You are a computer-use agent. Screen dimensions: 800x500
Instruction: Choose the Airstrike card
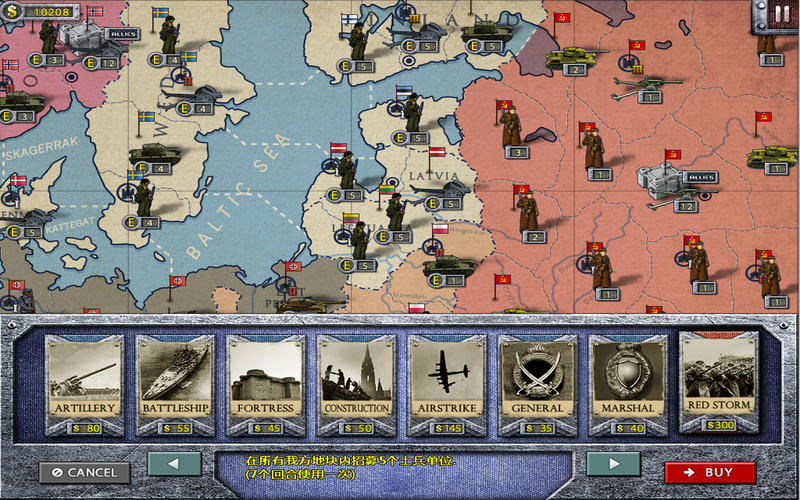[x=446, y=382]
